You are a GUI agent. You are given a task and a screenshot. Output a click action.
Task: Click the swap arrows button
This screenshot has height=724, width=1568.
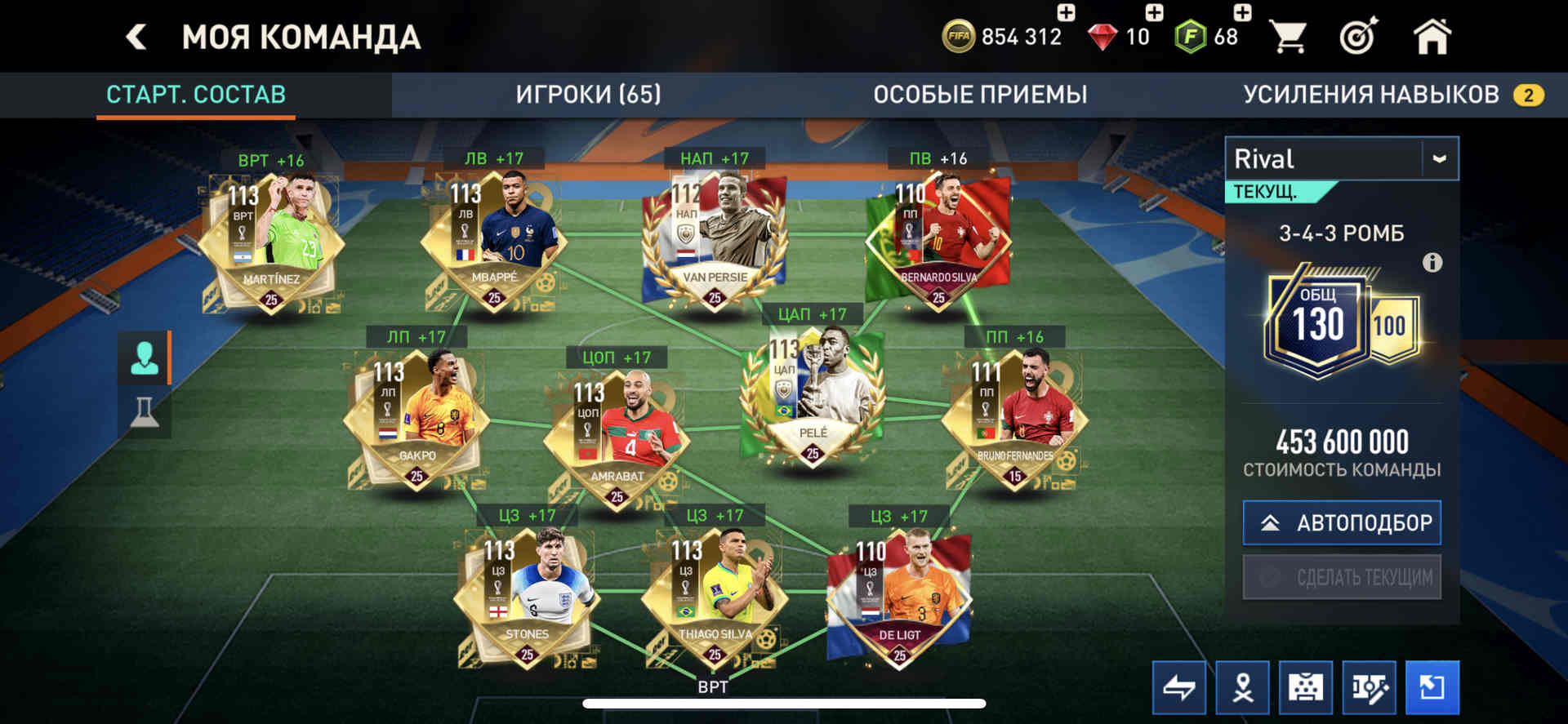(x=1178, y=687)
